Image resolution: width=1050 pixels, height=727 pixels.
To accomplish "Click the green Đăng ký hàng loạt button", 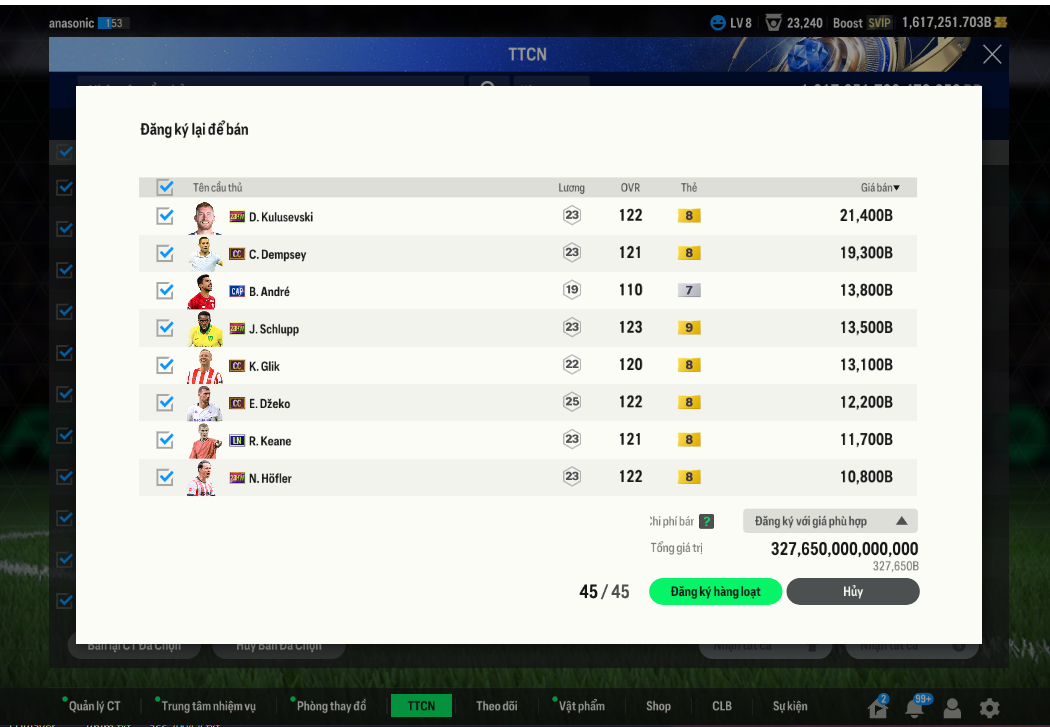I will click(x=715, y=592).
